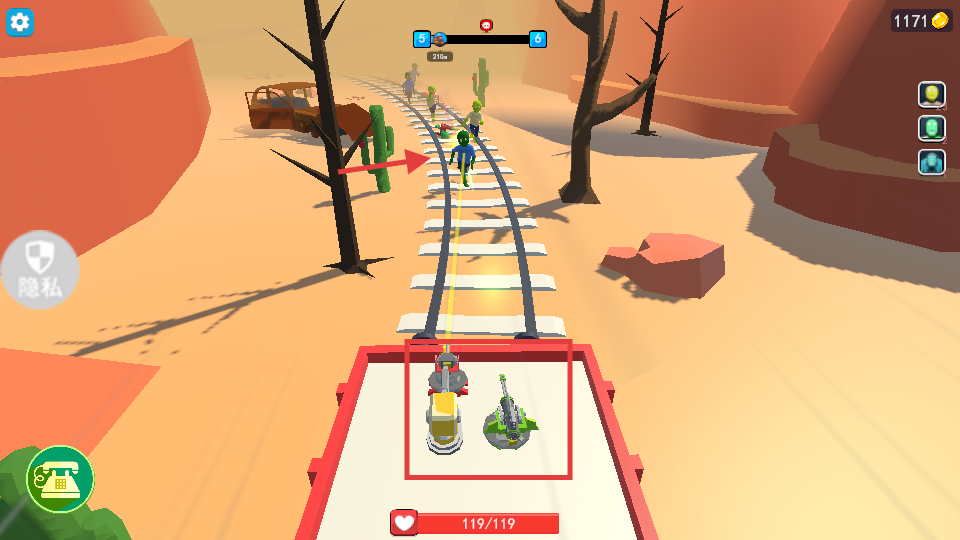Screen dimensions: 960x540
Task: Open the settings gear menu
Action: pos(20,22)
